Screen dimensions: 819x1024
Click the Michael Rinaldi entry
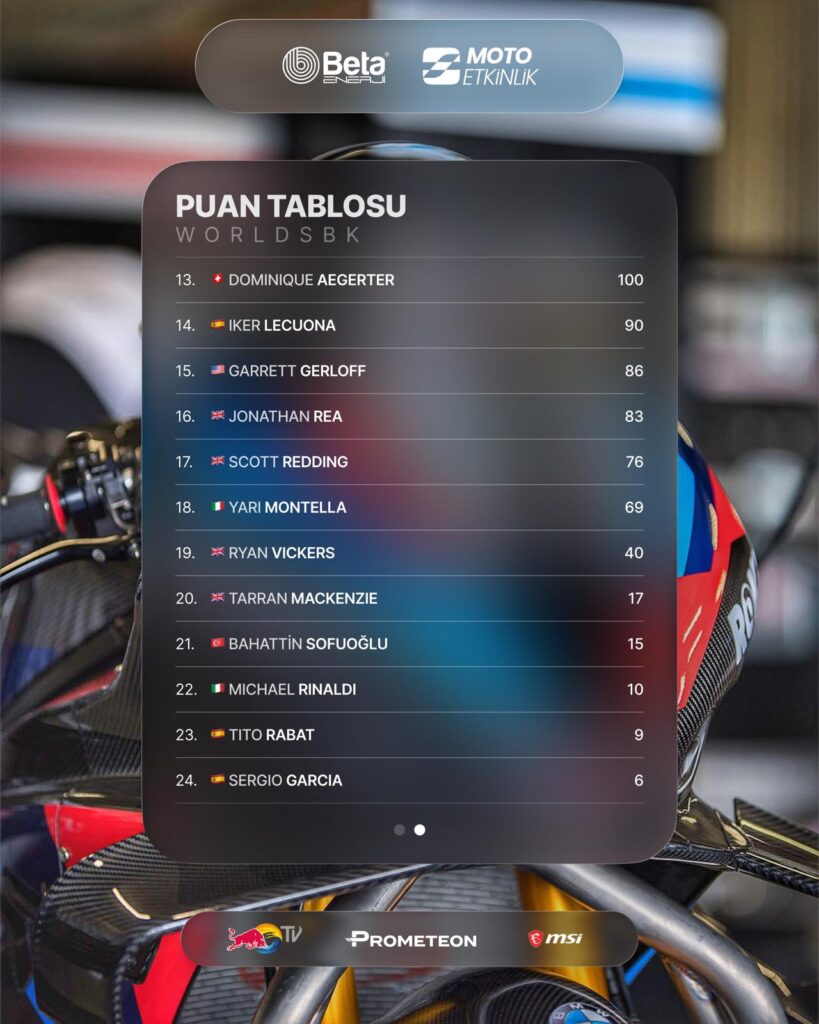coord(409,689)
